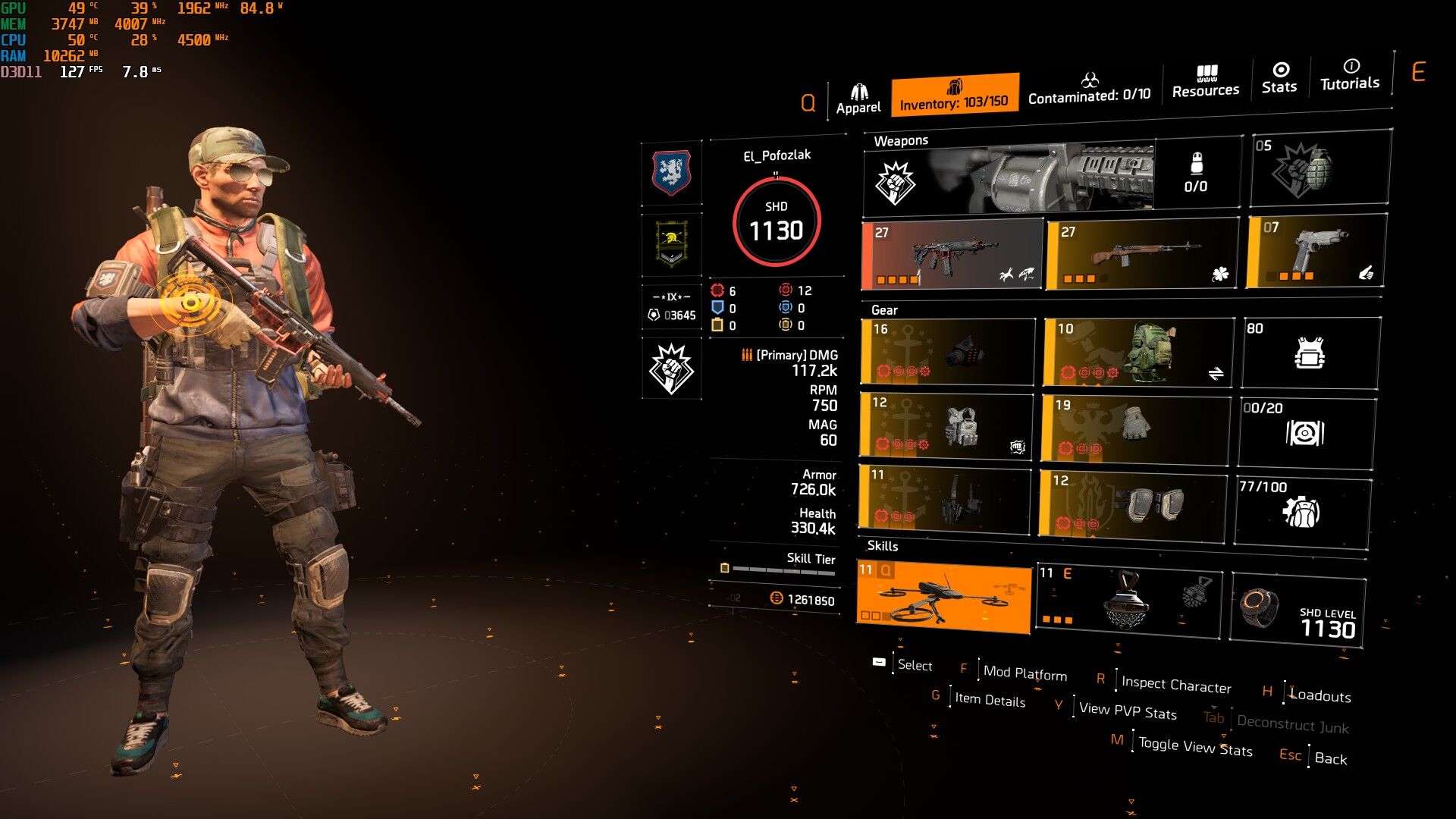Open the chest vest gear slot
Image resolution: width=1456 pixels, height=819 pixels.
[x=946, y=426]
